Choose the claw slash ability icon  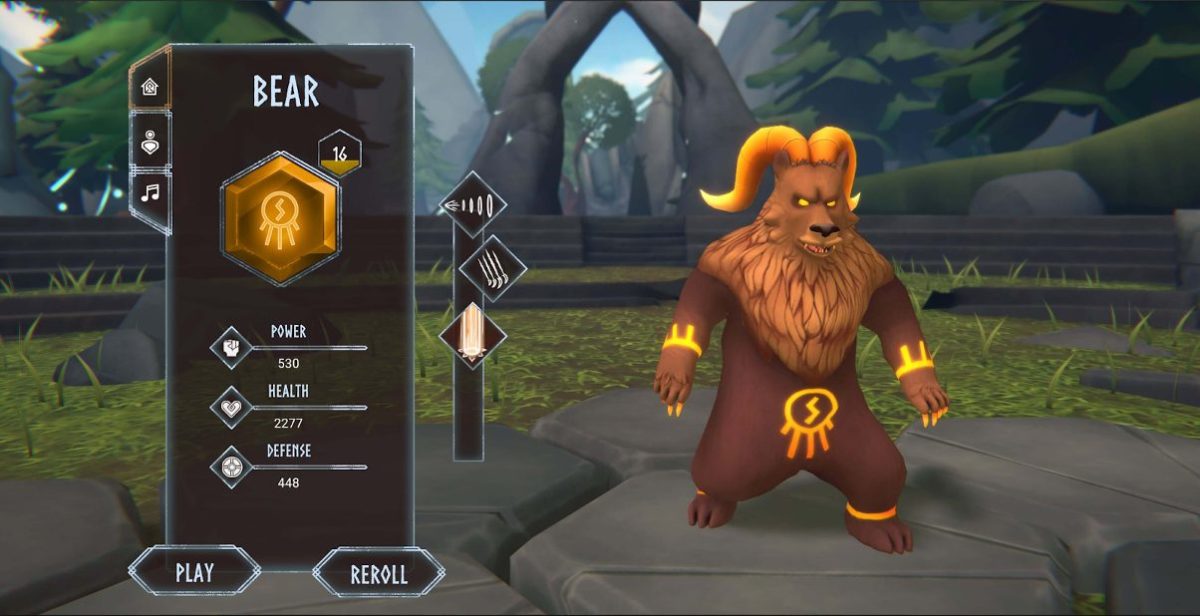pos(491,270)
